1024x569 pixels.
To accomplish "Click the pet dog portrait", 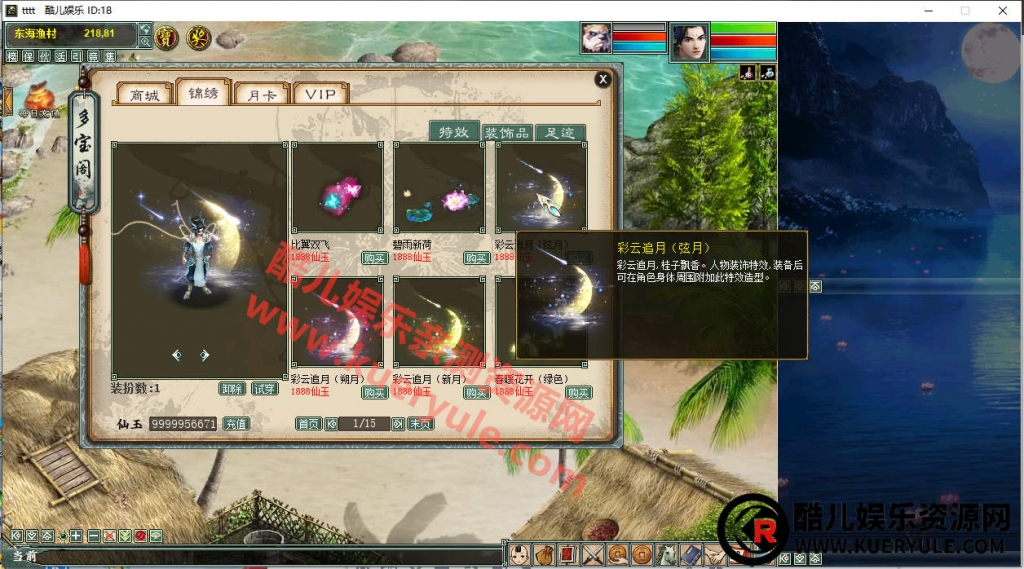I will coord(596,39).
